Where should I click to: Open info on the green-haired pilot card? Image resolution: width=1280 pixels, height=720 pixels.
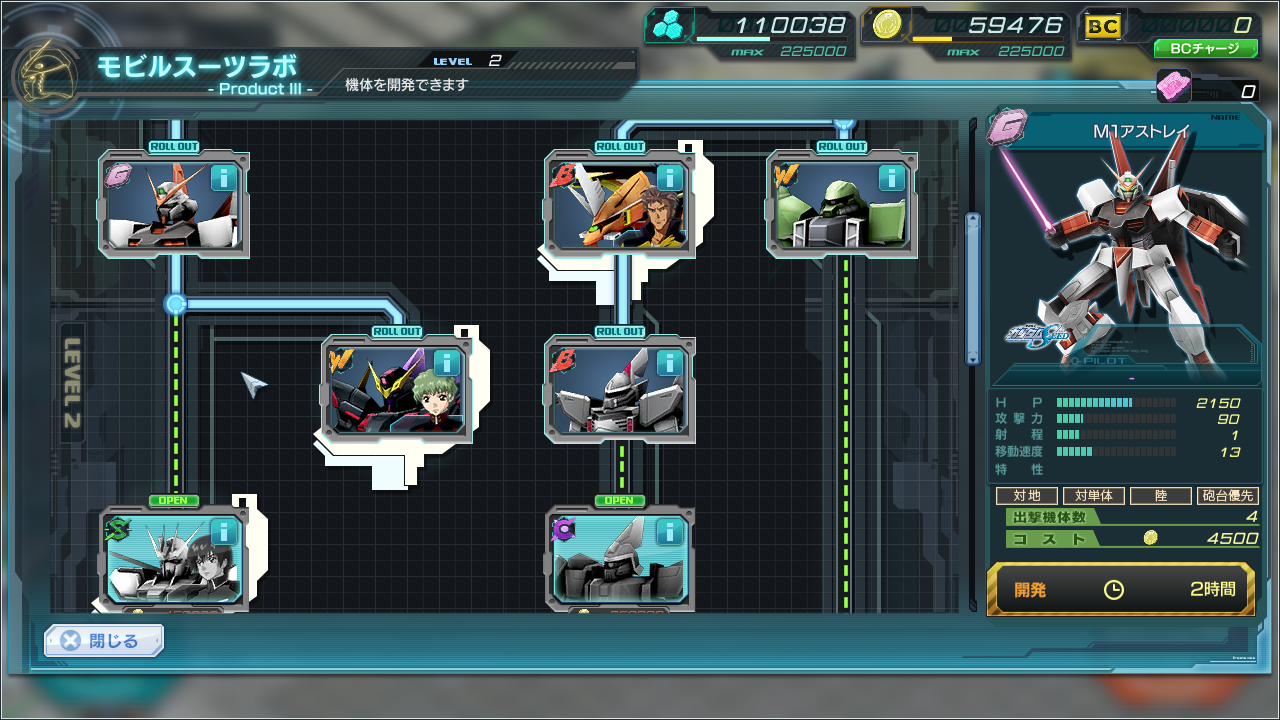click(x=446, y=362)
